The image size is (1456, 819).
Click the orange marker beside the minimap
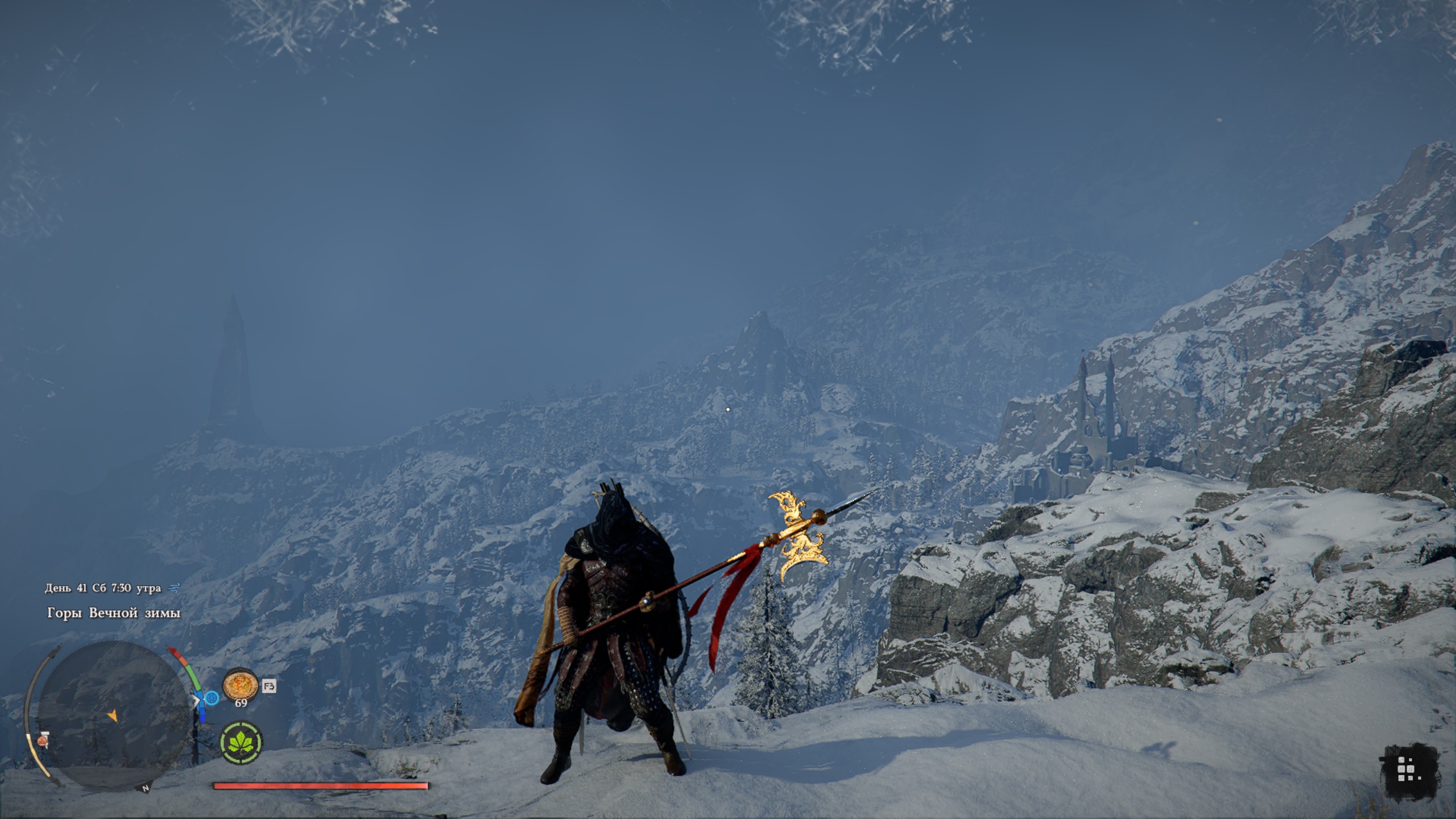click(x=42, y=741)
